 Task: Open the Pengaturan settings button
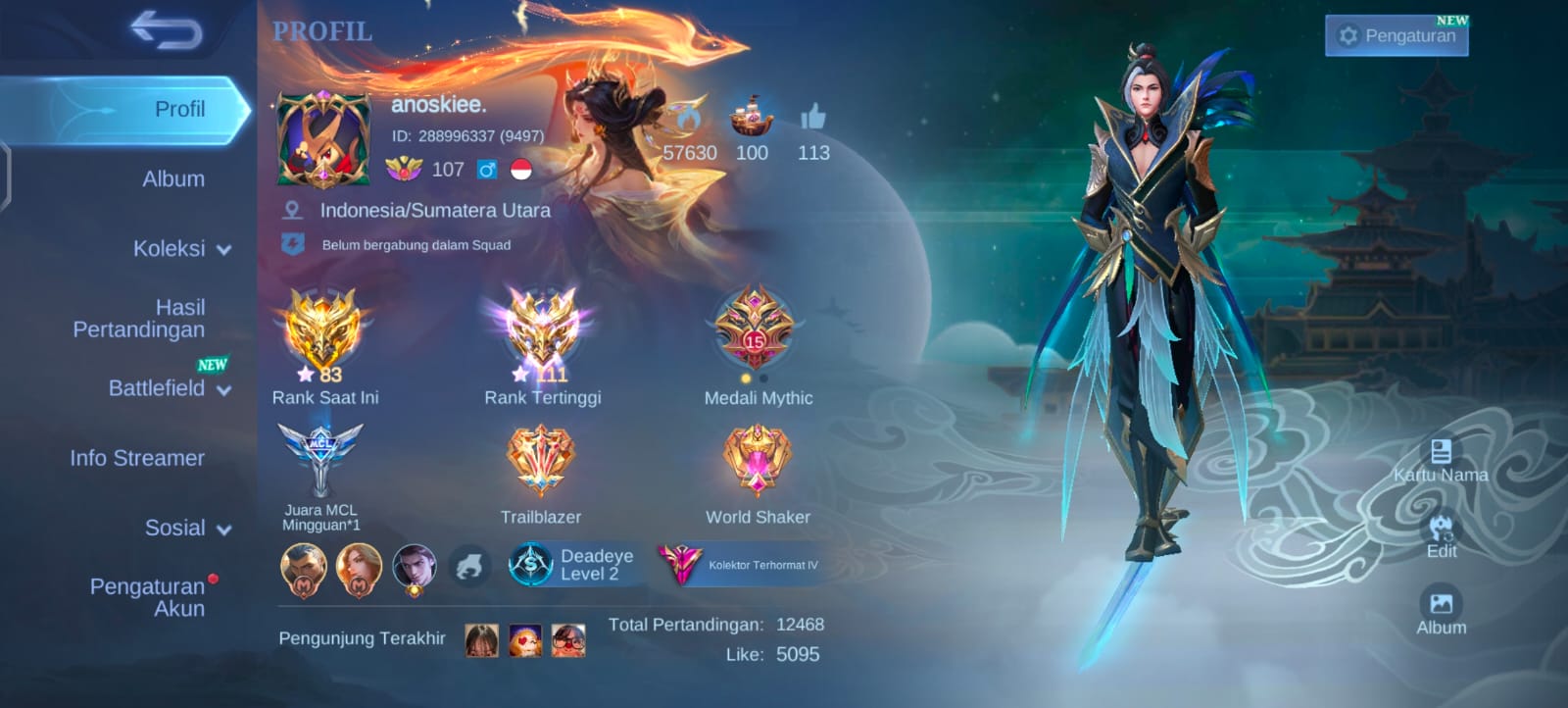coord(1396,36)
